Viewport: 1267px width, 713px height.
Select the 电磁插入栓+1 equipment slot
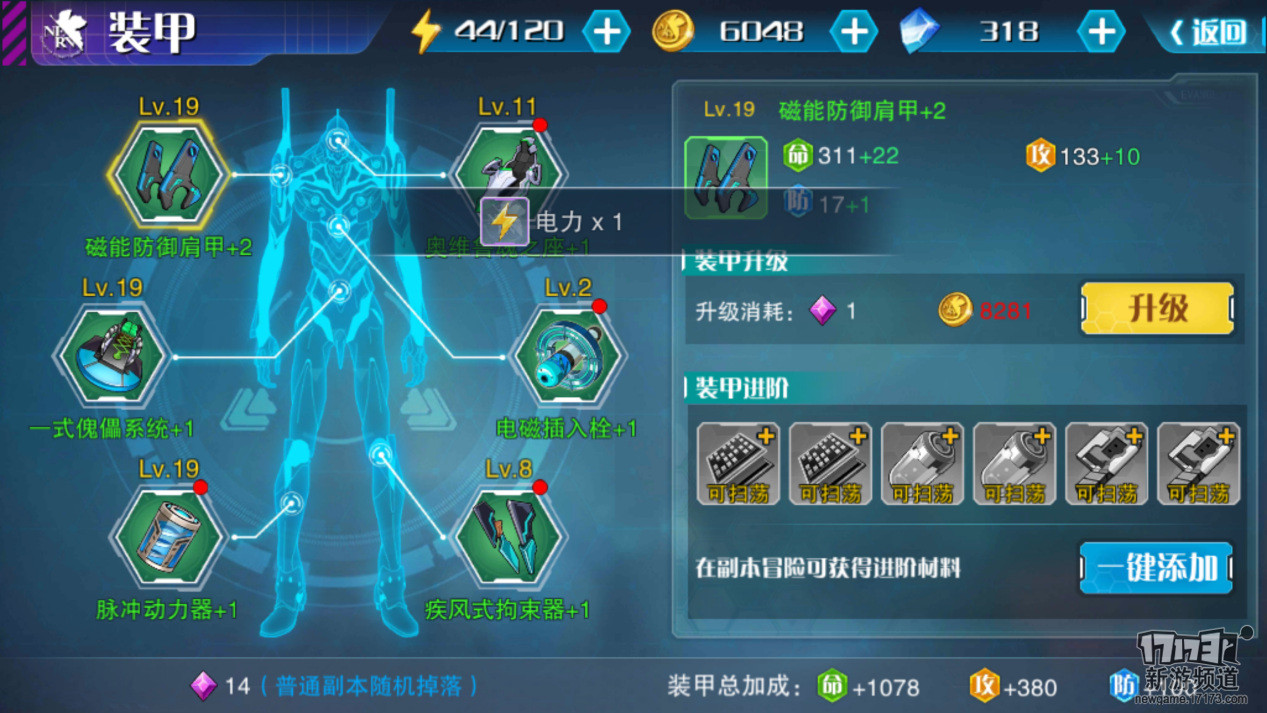tap(566, 357)
